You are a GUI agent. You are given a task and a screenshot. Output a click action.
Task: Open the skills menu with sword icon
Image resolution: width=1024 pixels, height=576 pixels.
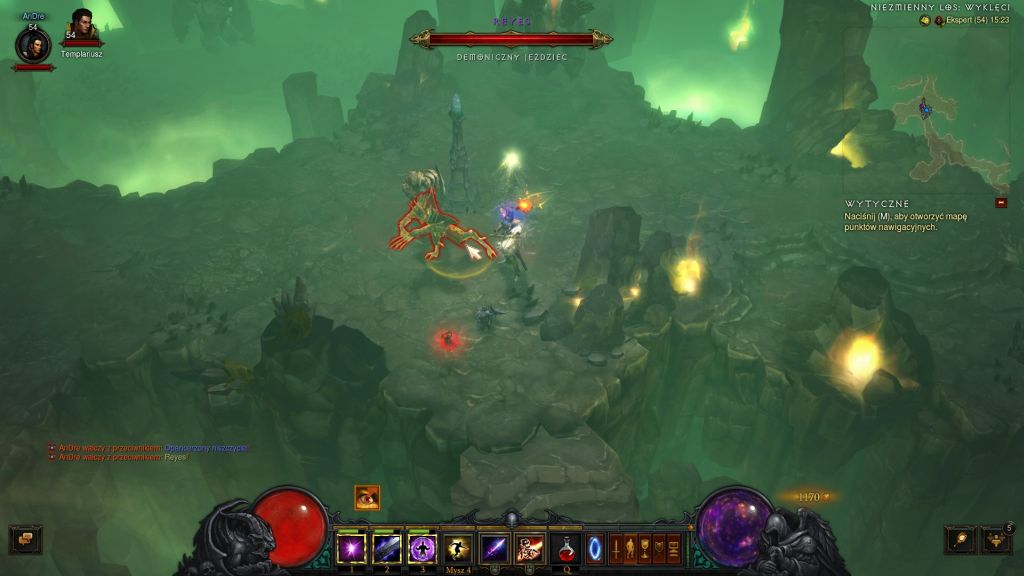click(616, 548)
